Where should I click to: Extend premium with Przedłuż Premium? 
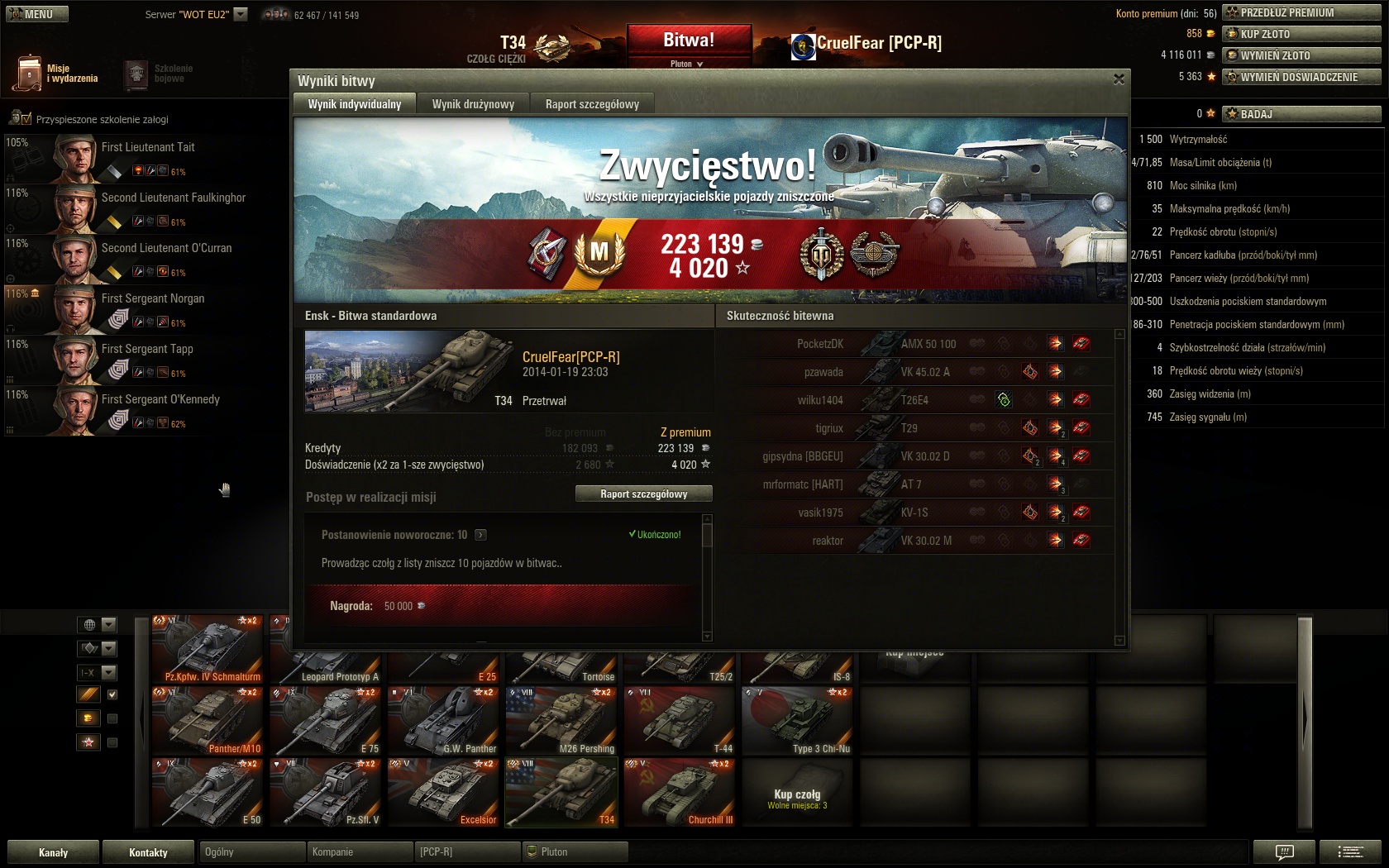coord(1301,12)
